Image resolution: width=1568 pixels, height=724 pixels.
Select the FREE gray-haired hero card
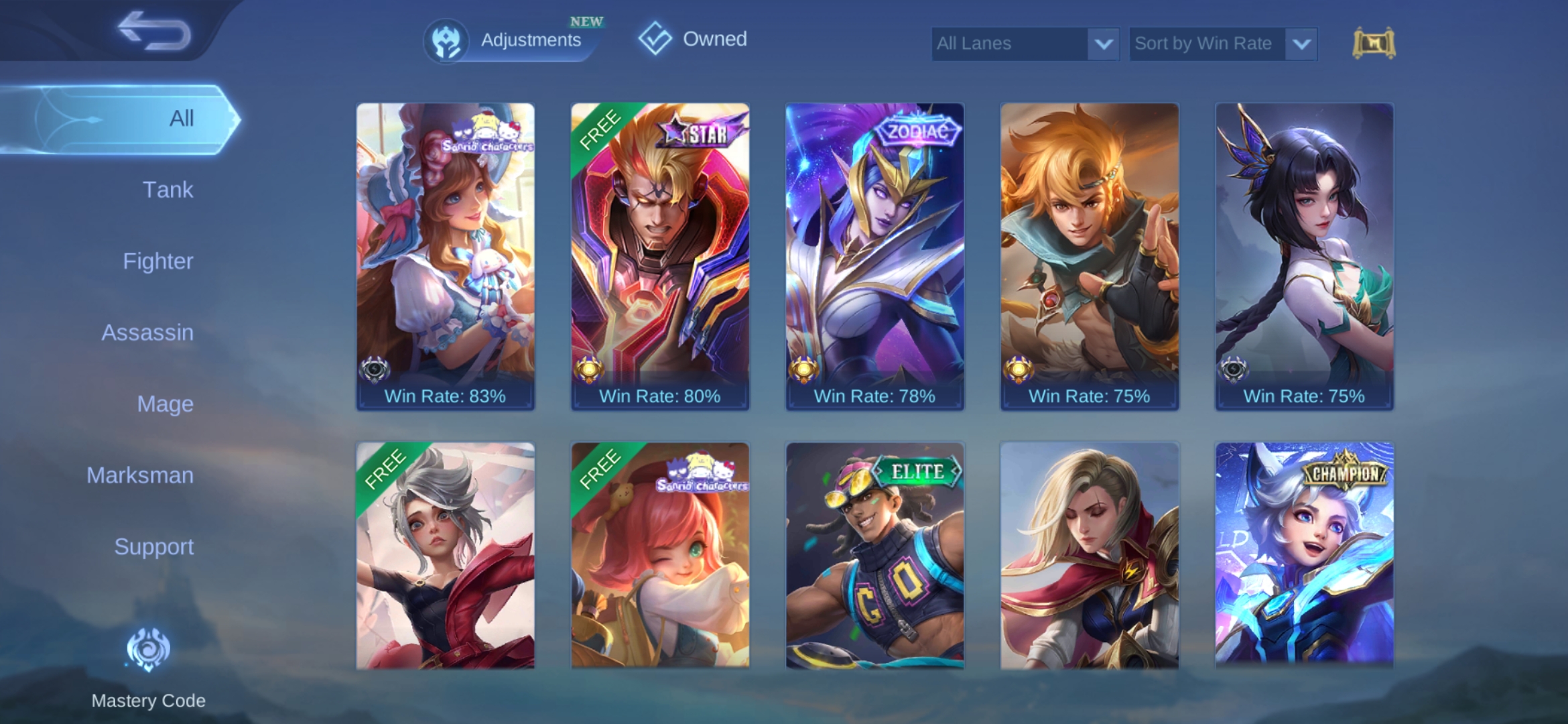click(x=446, y=556)
